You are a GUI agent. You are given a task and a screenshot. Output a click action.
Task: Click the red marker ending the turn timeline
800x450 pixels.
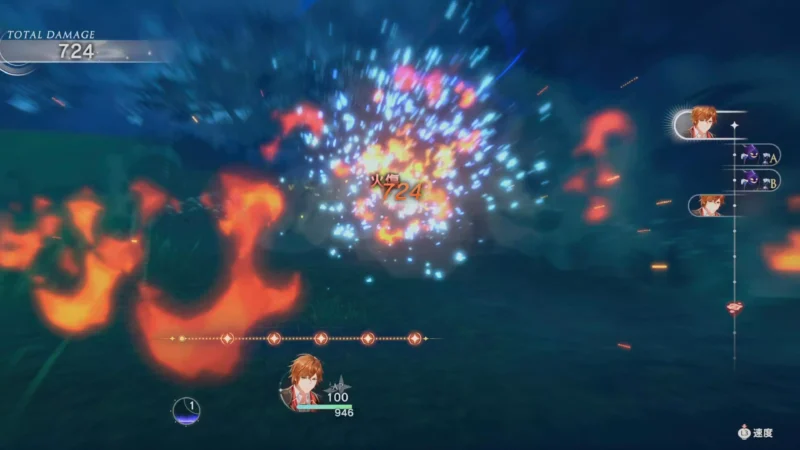point(735,307)
